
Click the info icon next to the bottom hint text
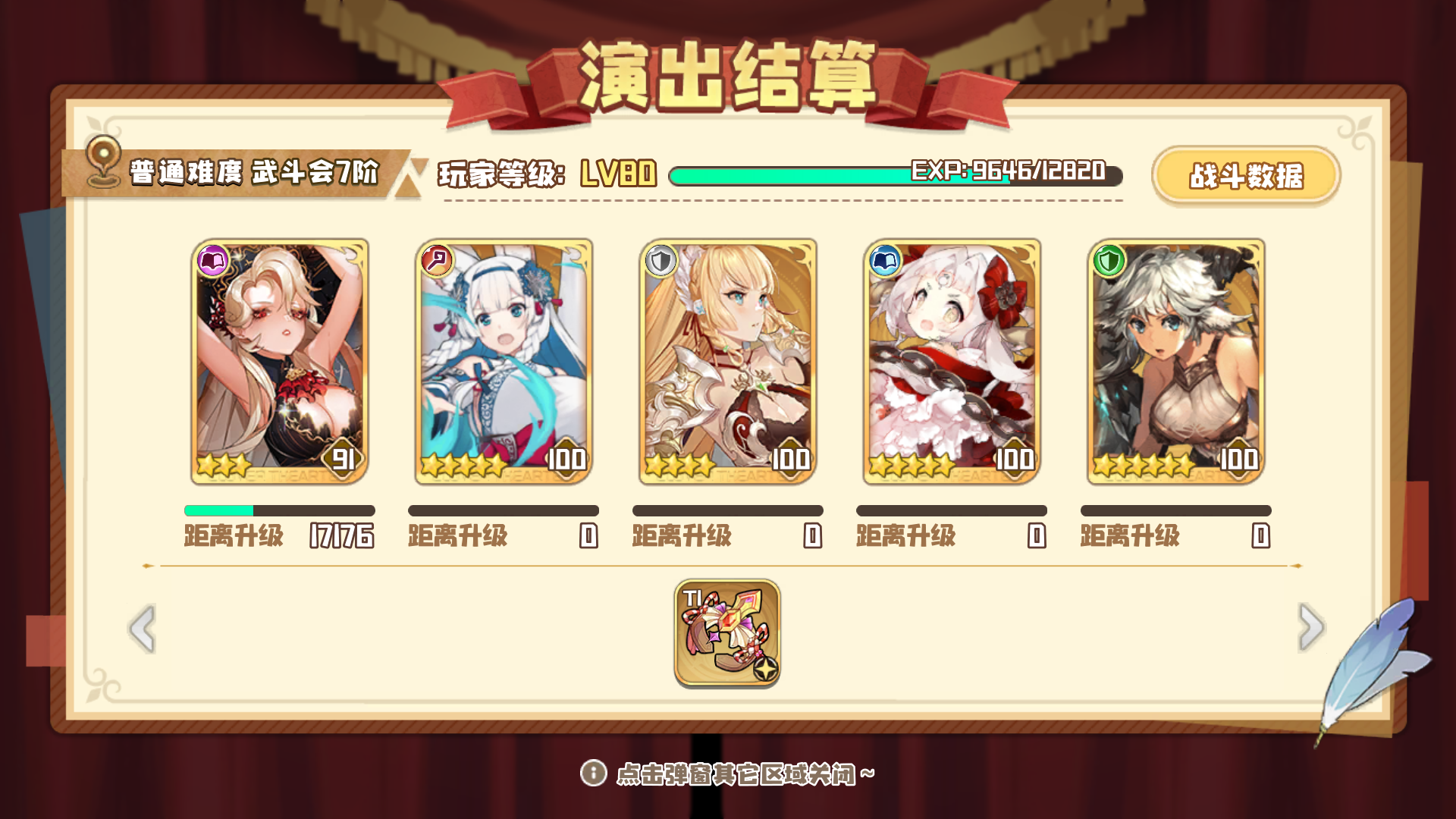pyautogui.click(x=596, y=773)
